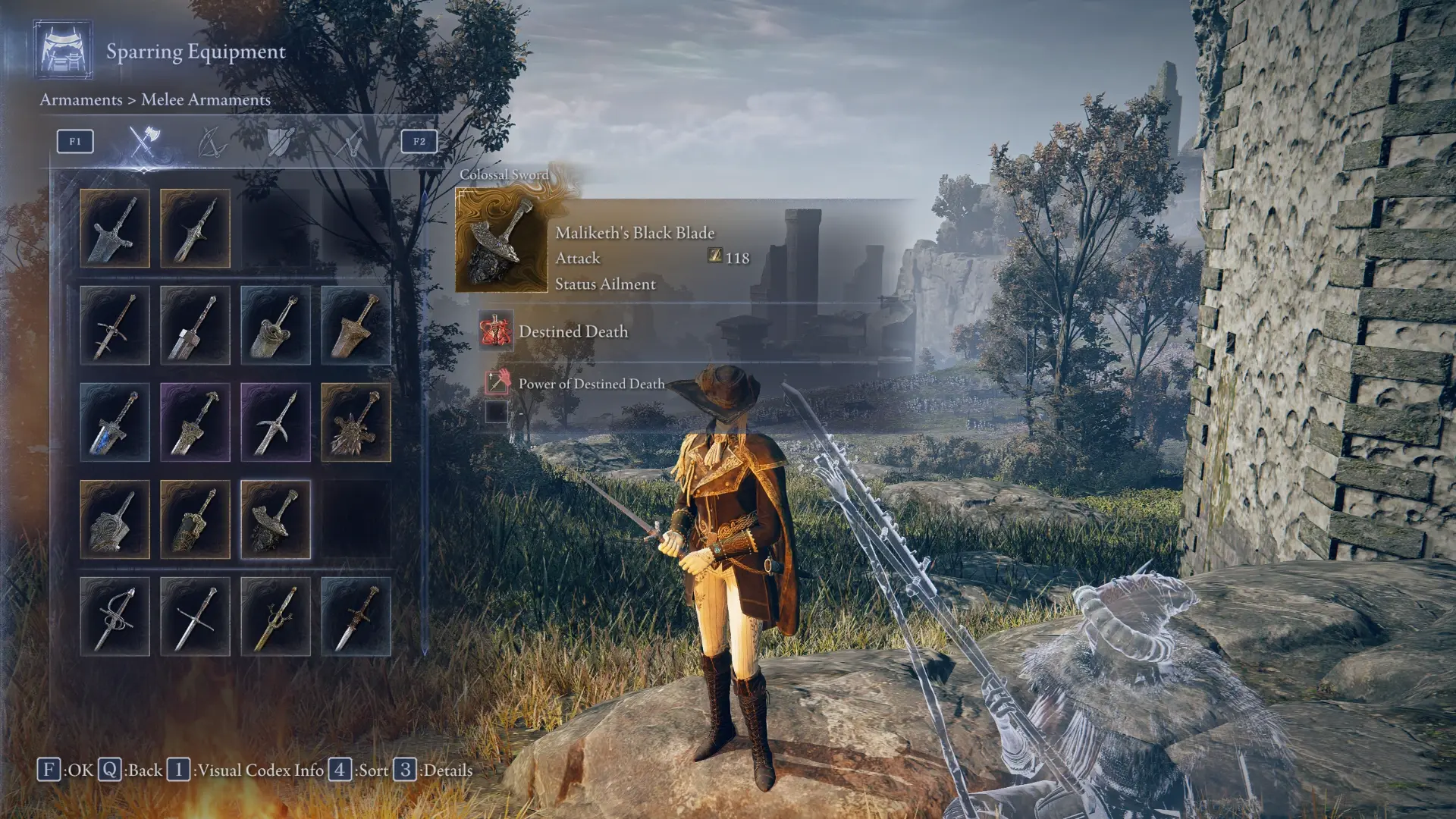Select the rapier in the bottom row

tap(114, 618)
